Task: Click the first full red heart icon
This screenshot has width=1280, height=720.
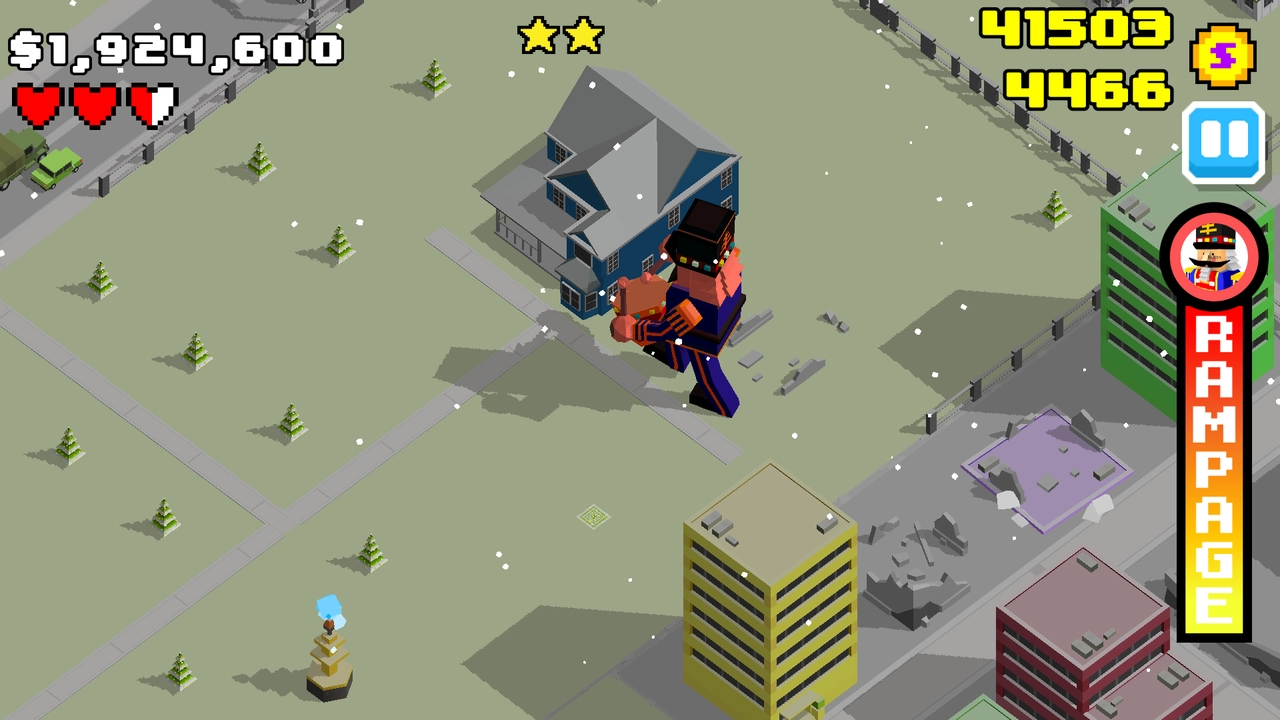Action: point(35,104)
